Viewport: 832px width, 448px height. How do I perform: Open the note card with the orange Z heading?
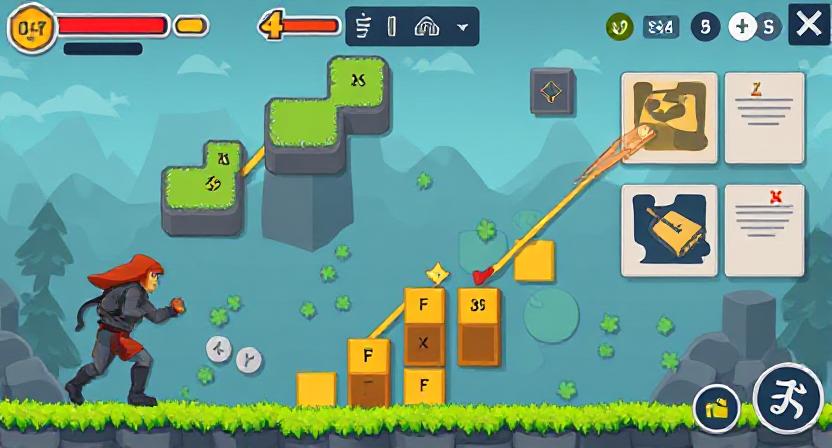click(x=765, y=118)
